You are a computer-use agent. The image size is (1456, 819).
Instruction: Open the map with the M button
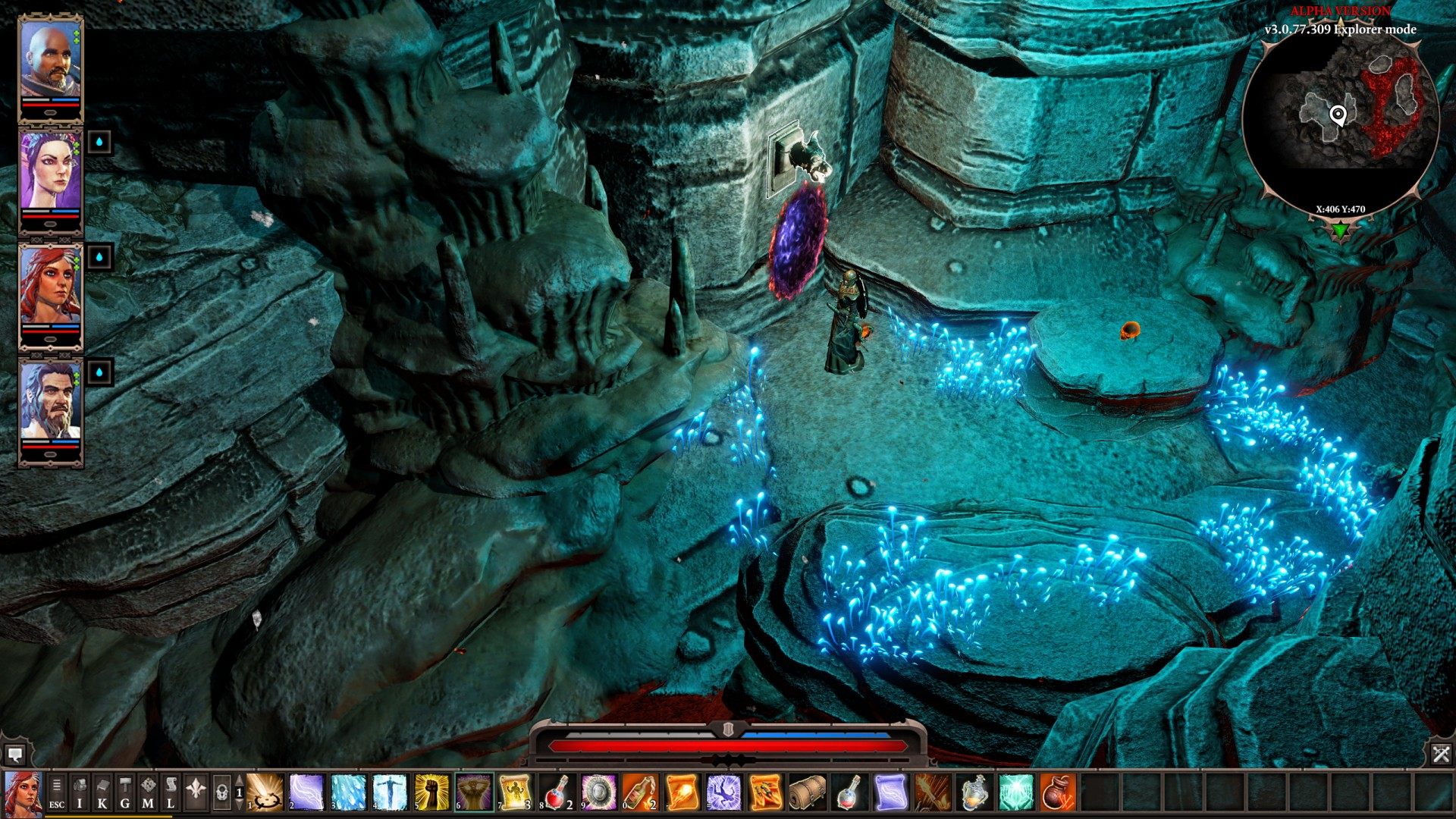coord(148,792)
